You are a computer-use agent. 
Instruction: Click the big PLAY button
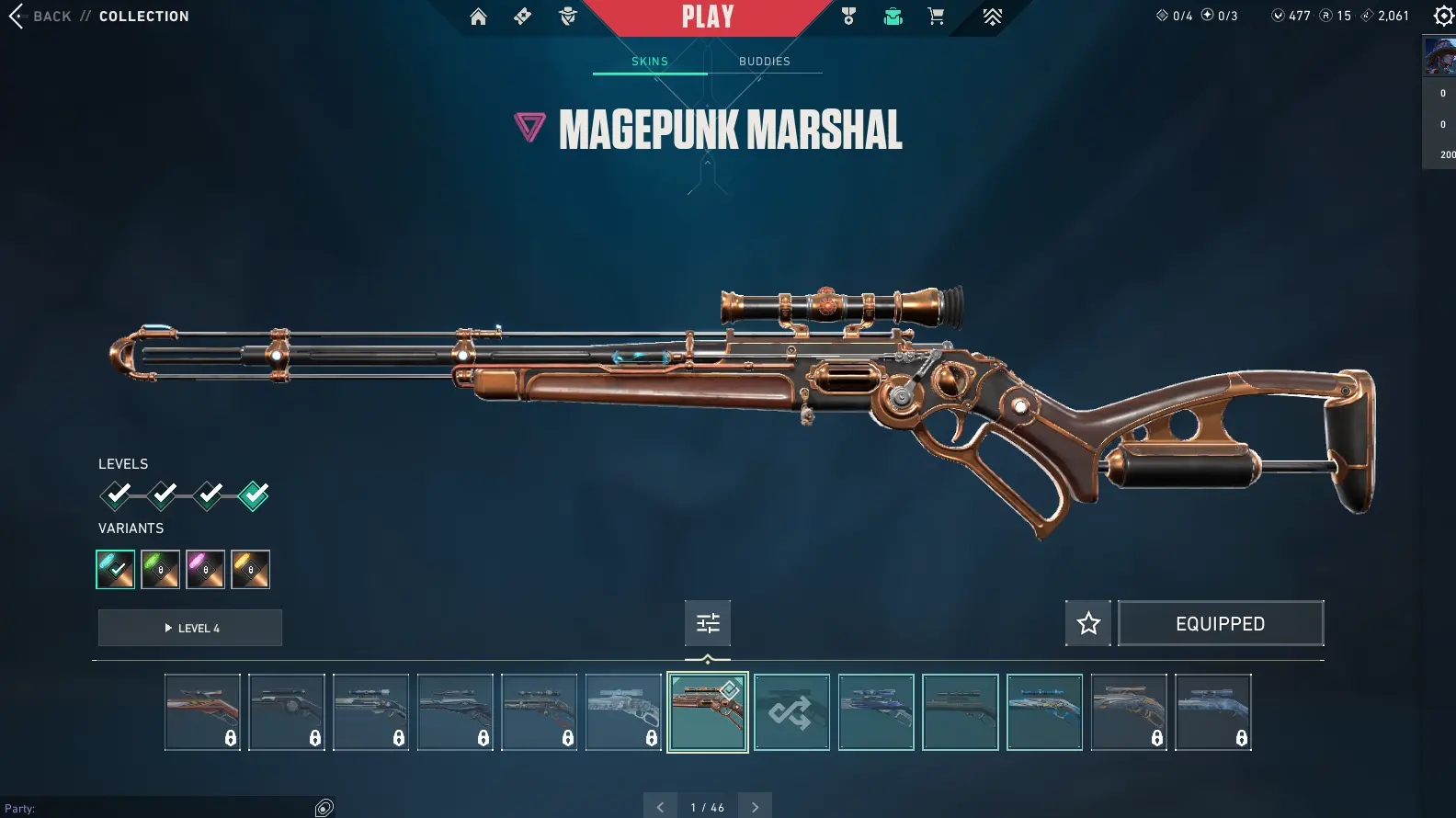click(x=708, y=17)
